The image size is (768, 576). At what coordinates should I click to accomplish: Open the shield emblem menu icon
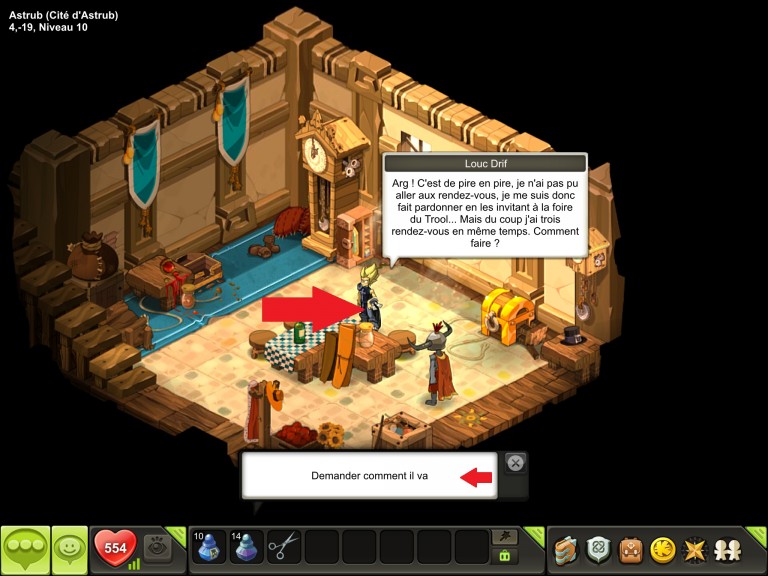598,549
